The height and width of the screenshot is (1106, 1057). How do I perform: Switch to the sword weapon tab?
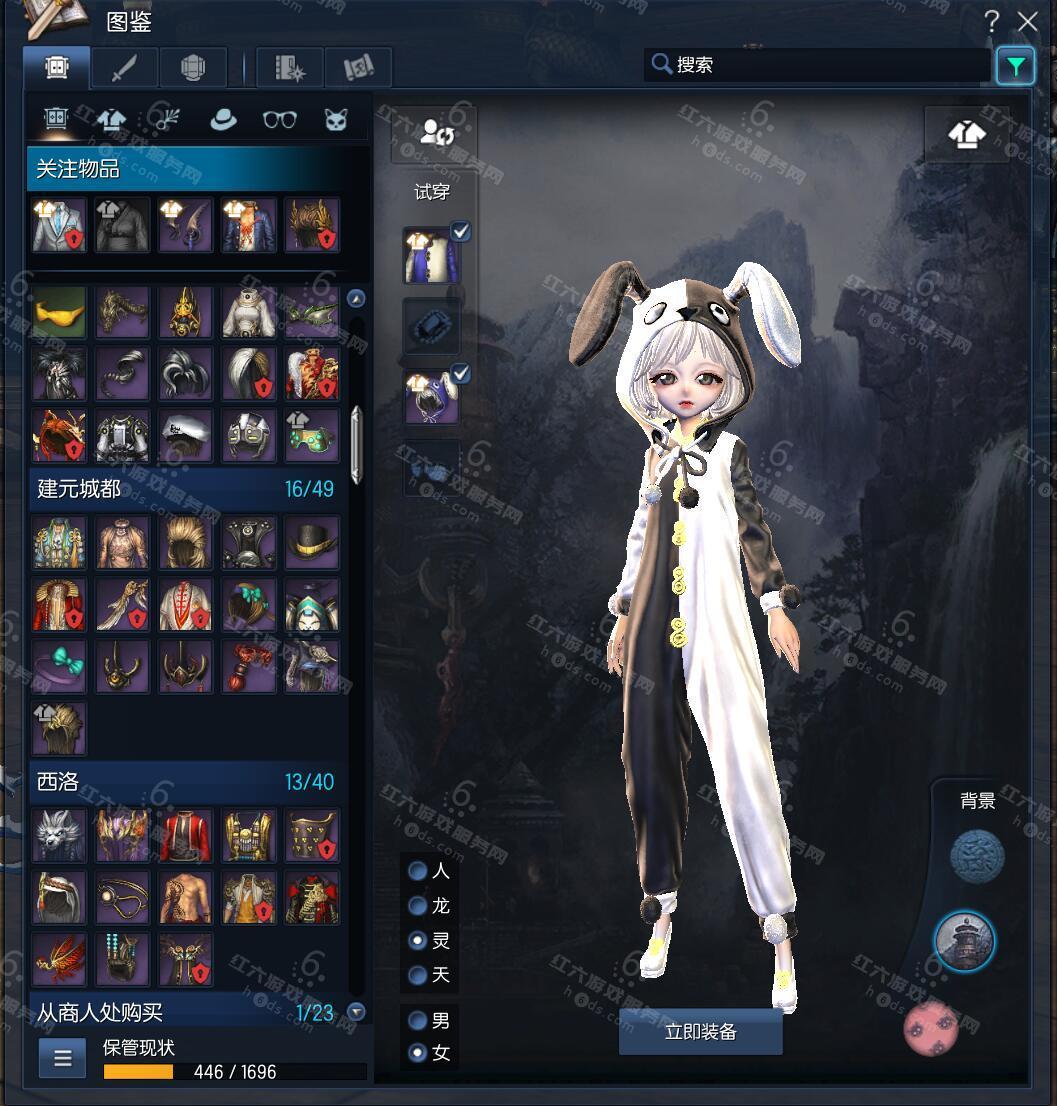pyautogui.click(x=124, y=68)
